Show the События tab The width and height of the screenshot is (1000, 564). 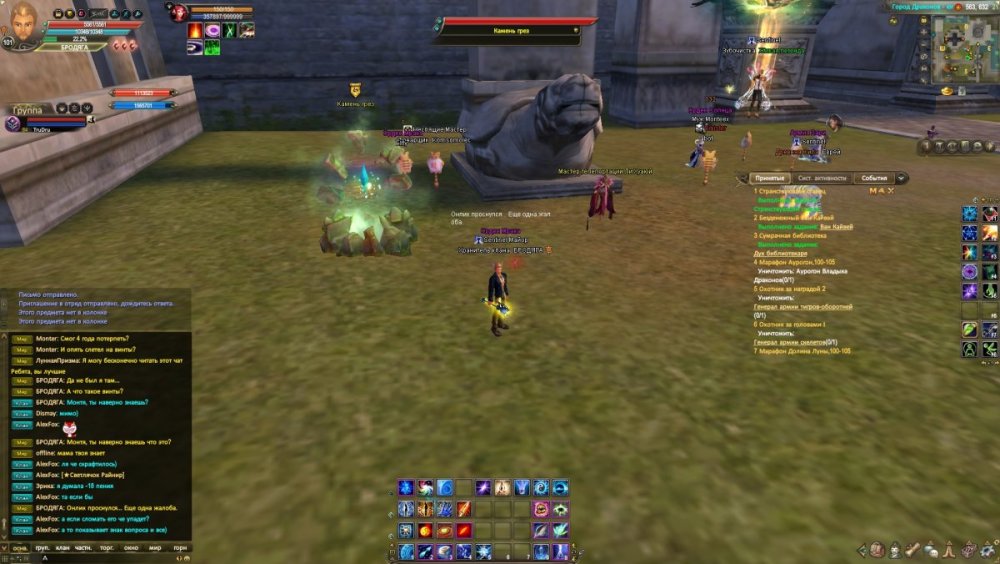(x=873, y=178)
